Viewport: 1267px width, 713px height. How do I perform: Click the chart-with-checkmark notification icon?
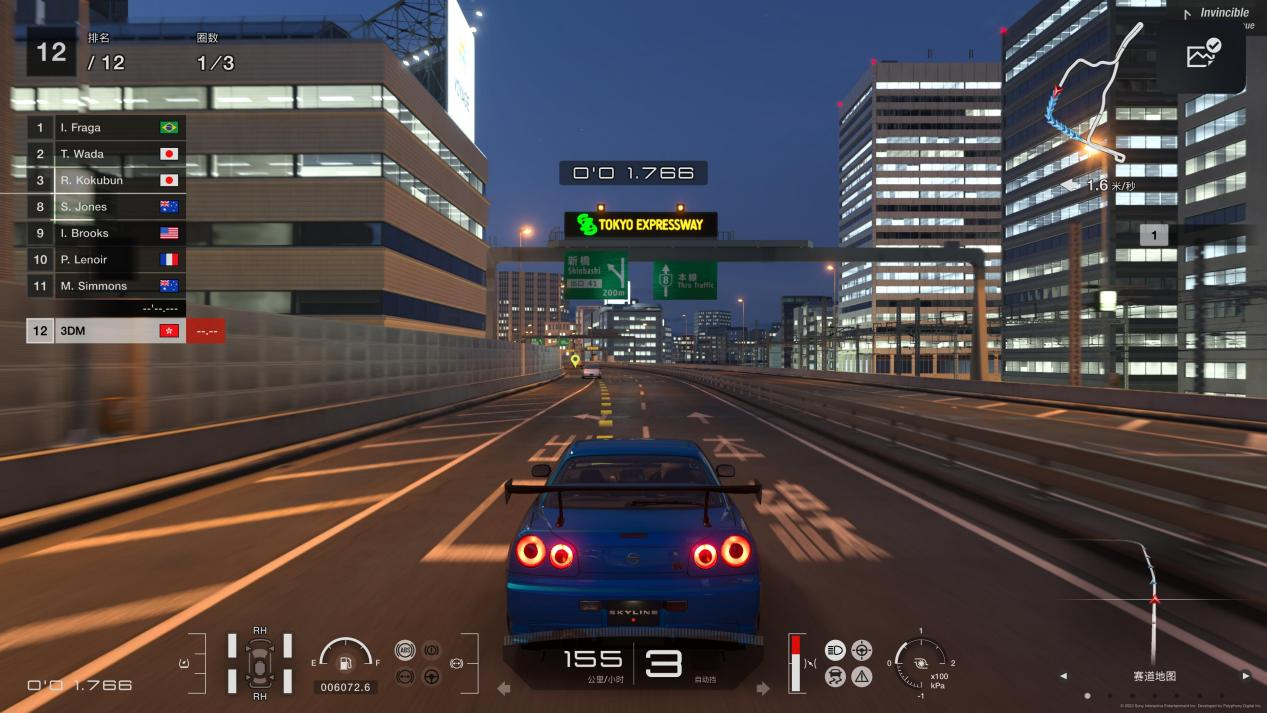1203,53
